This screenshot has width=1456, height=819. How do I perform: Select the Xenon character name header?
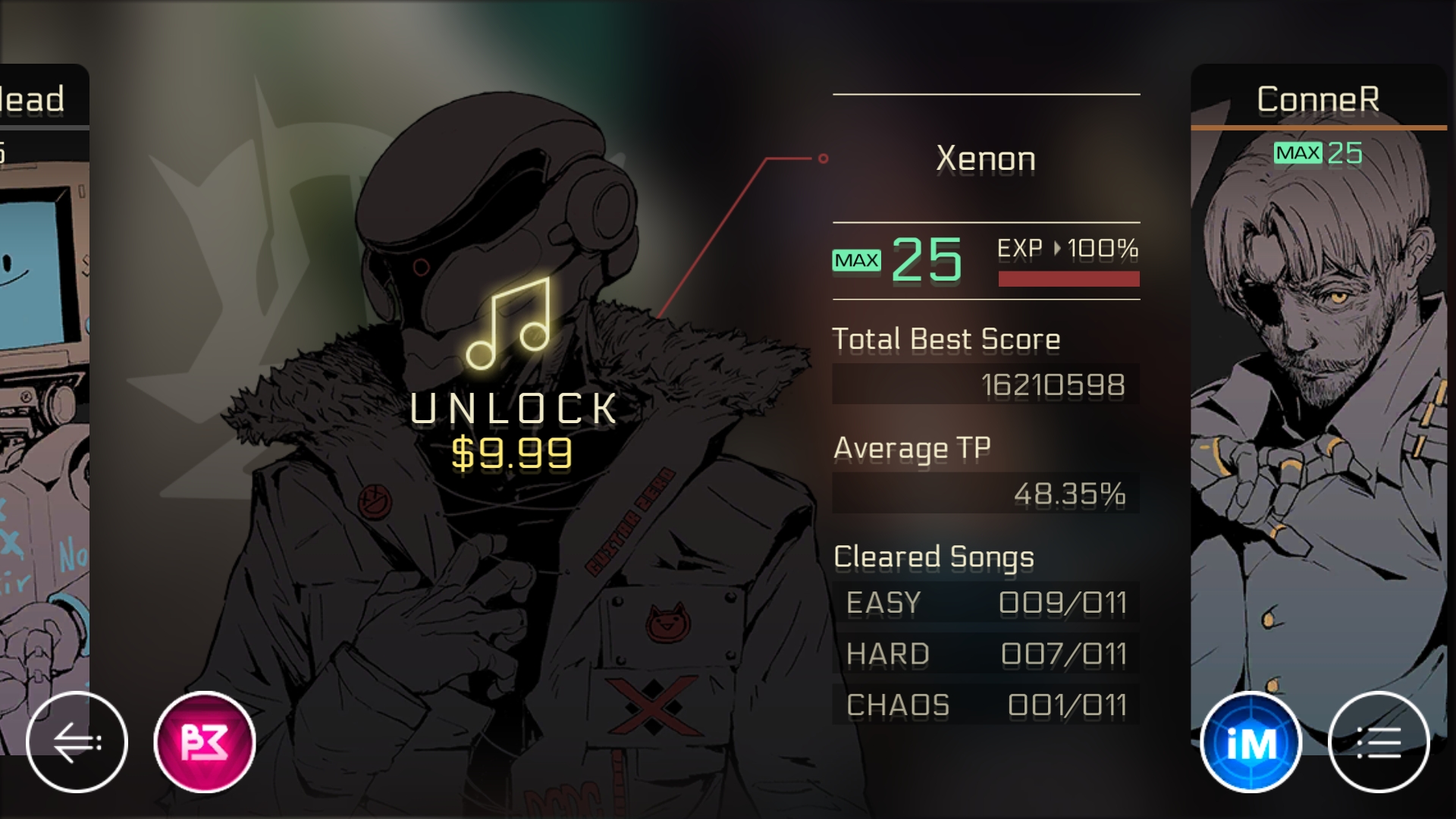click(986, 158)
